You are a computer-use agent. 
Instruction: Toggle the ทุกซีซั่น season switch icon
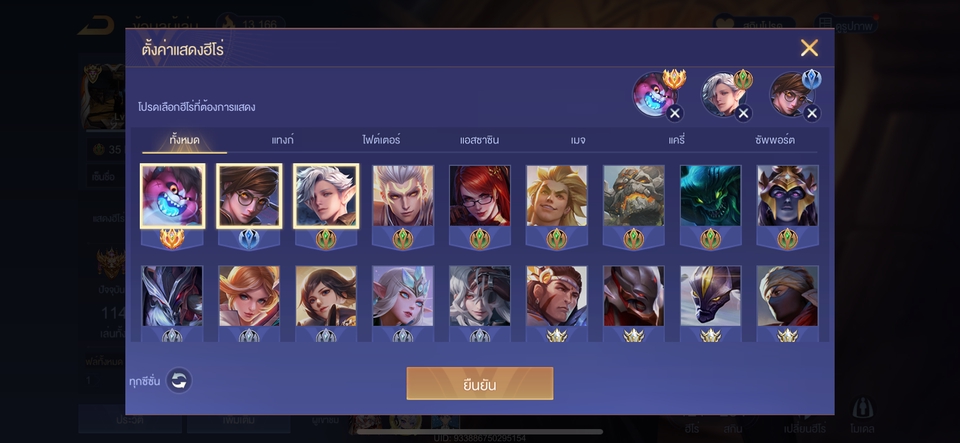(x=178, y=380)
